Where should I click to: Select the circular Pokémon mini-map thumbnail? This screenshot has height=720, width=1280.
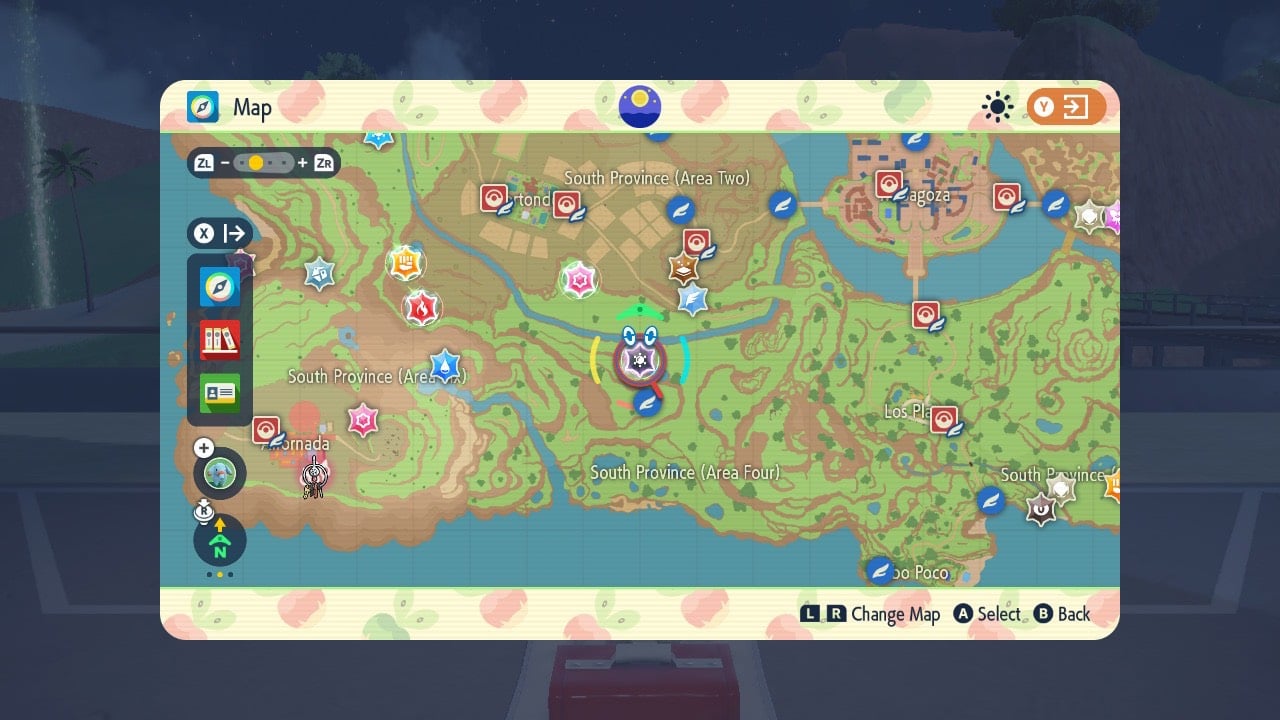click(219, 472)
